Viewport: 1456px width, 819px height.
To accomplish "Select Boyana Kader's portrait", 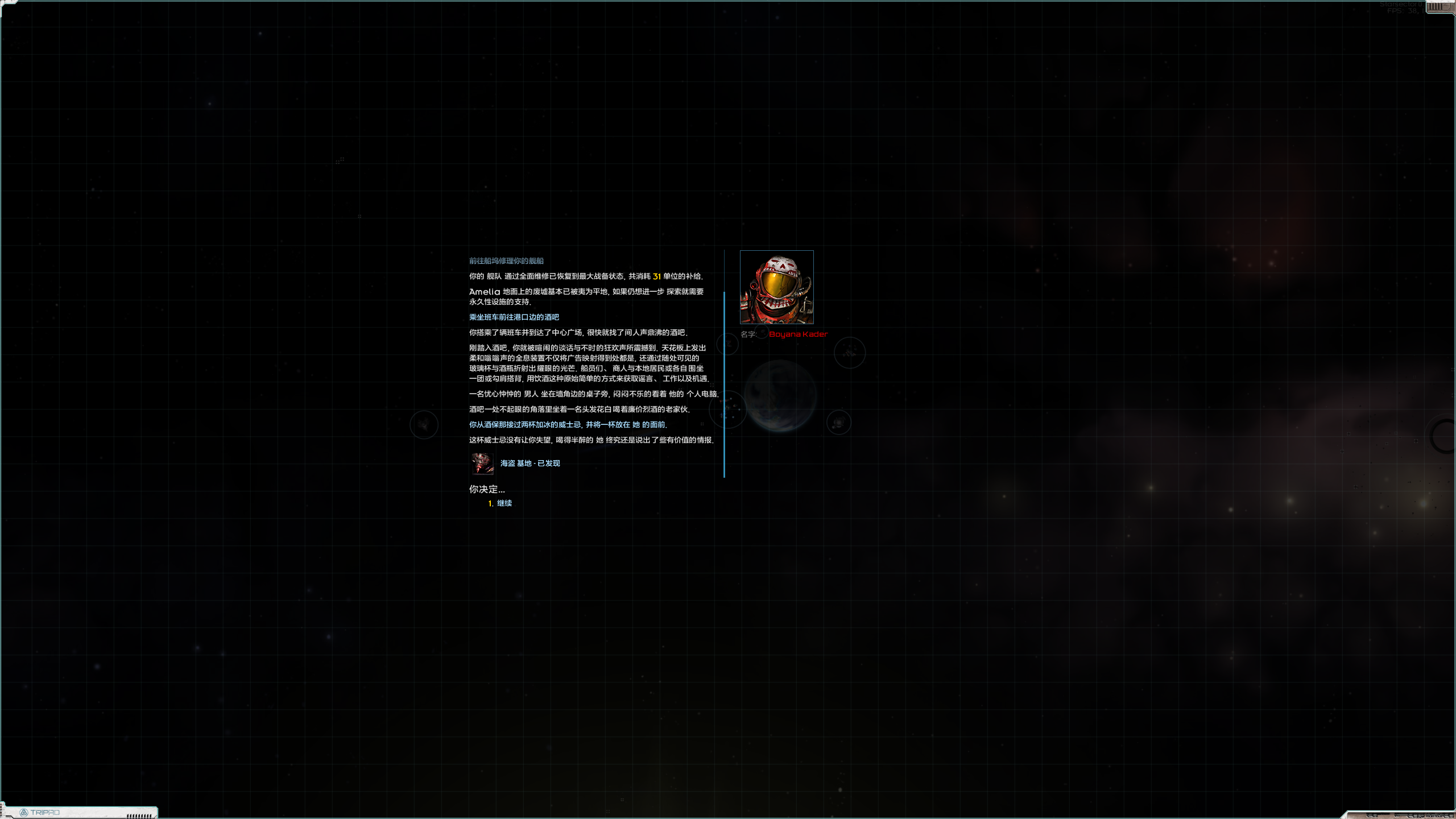I will [x=776, y=287].
